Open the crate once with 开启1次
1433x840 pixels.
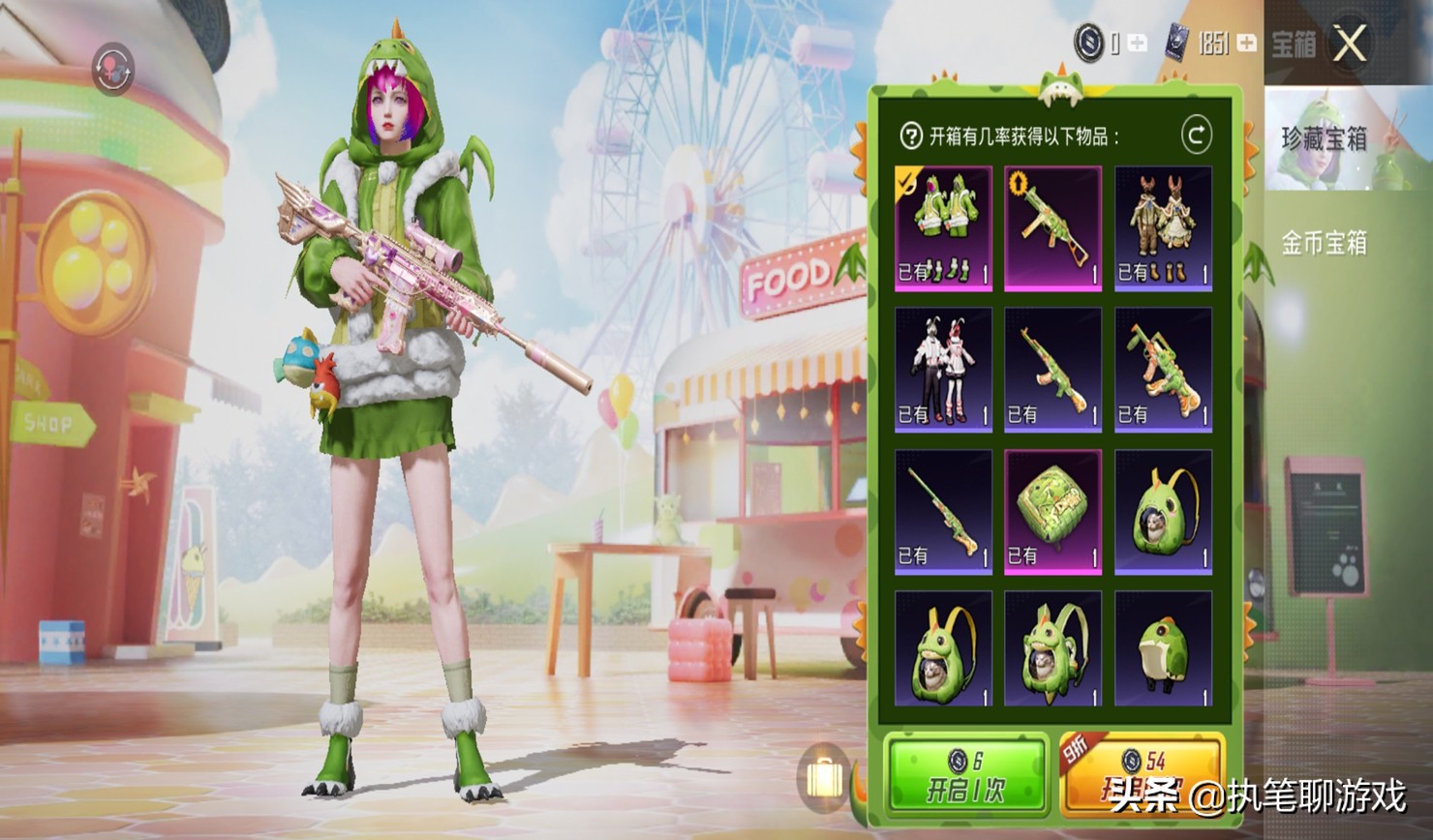click(966, 776)
